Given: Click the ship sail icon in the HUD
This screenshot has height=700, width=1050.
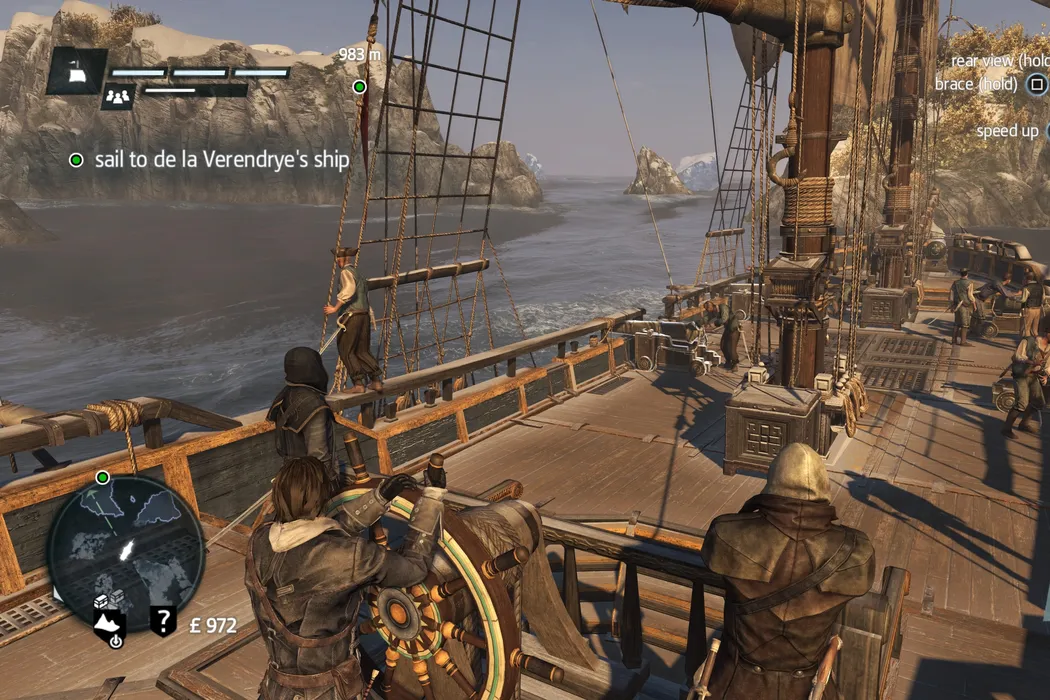Looking at the screenshot, I should tap(77, 71).
